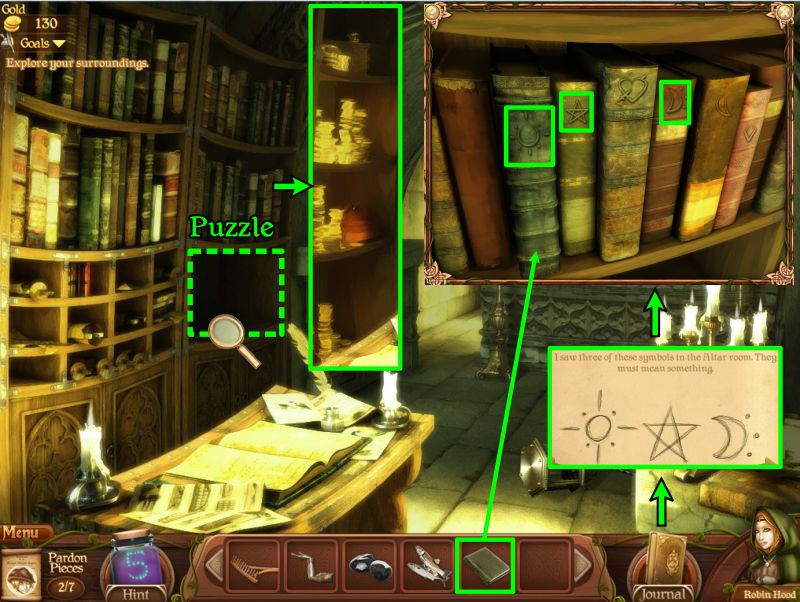Screen dimensions: 800x602
Task: Choose the fish inventory item
Action: [425, 566]
